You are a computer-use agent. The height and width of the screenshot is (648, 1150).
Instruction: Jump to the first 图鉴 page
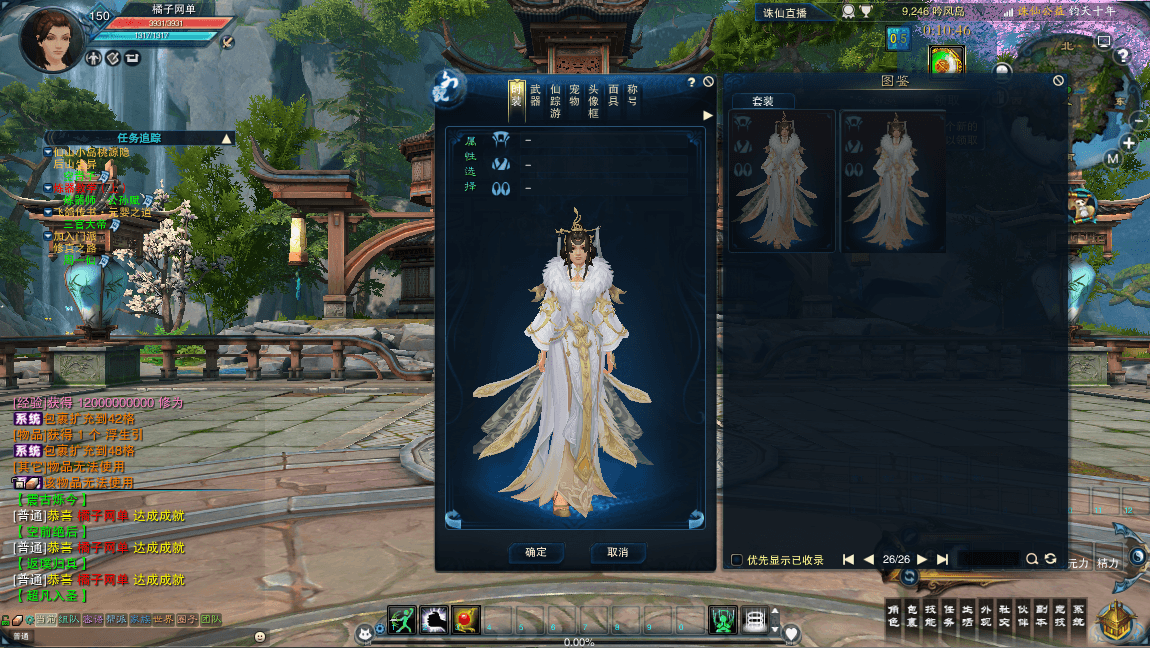pos(848,560)
